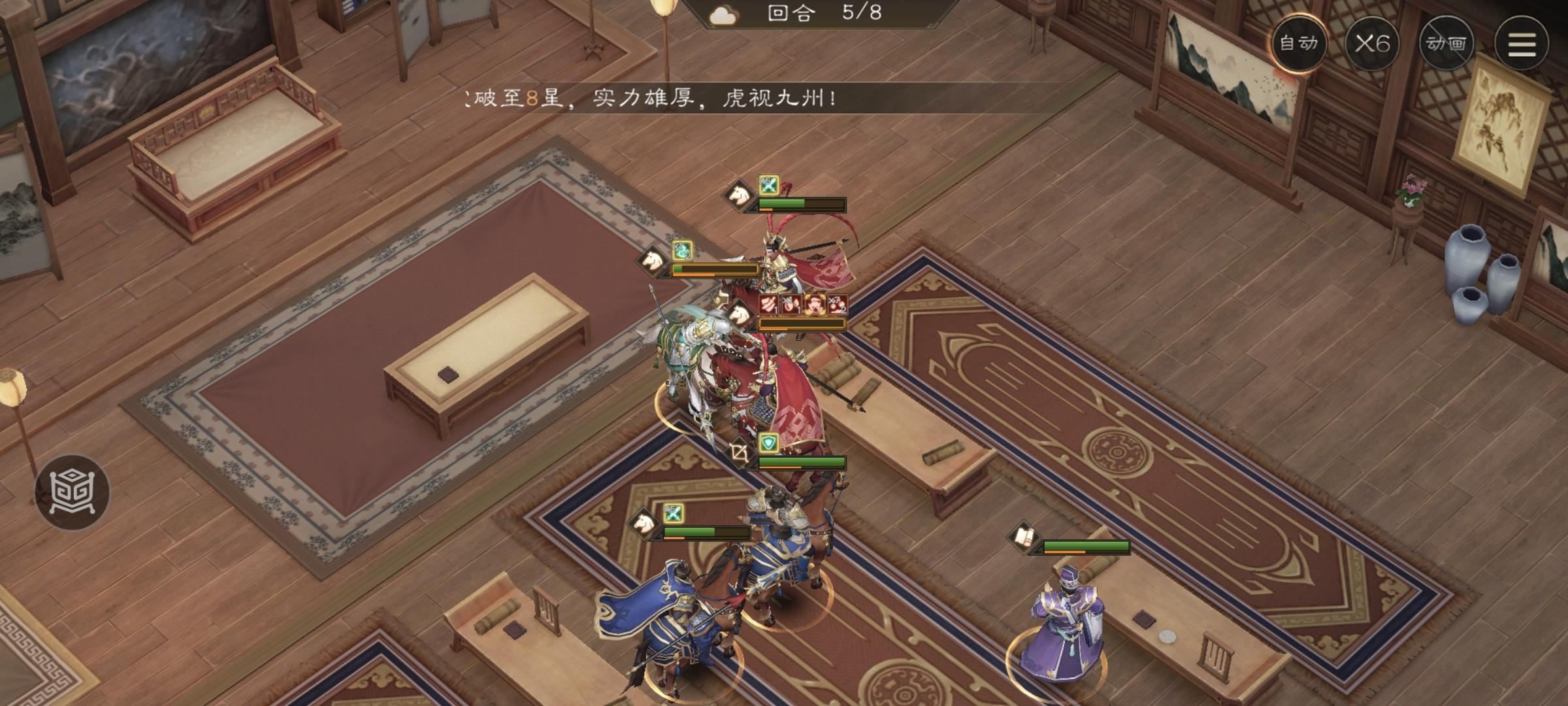This screenshot has height=706, width=1568.
Task: Click the last red debuff icon showing a counter
Action: [838, 304]
